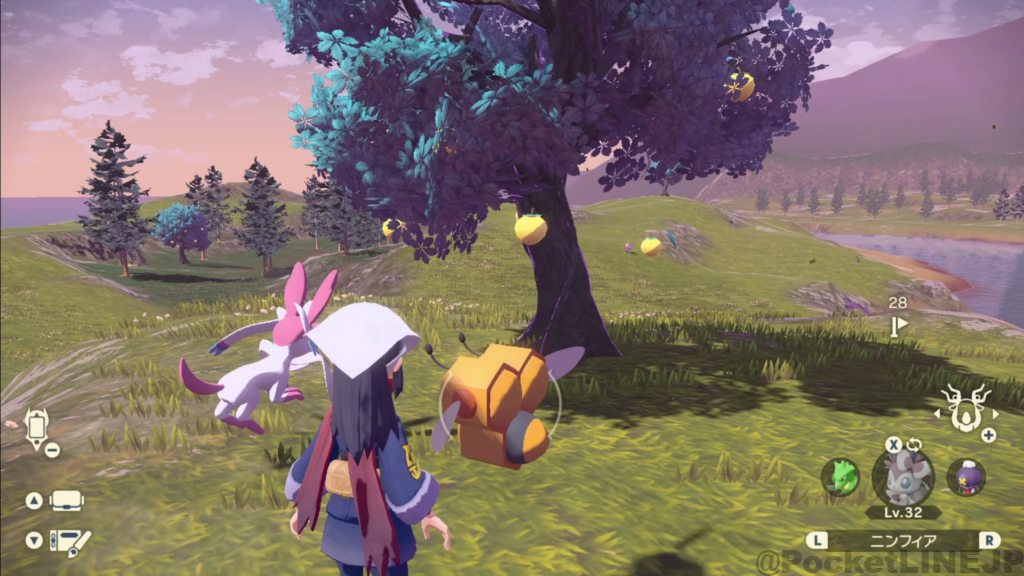1024x576 pixels.
Task: Select the waypoint flag marker
Action: [899, 325]
